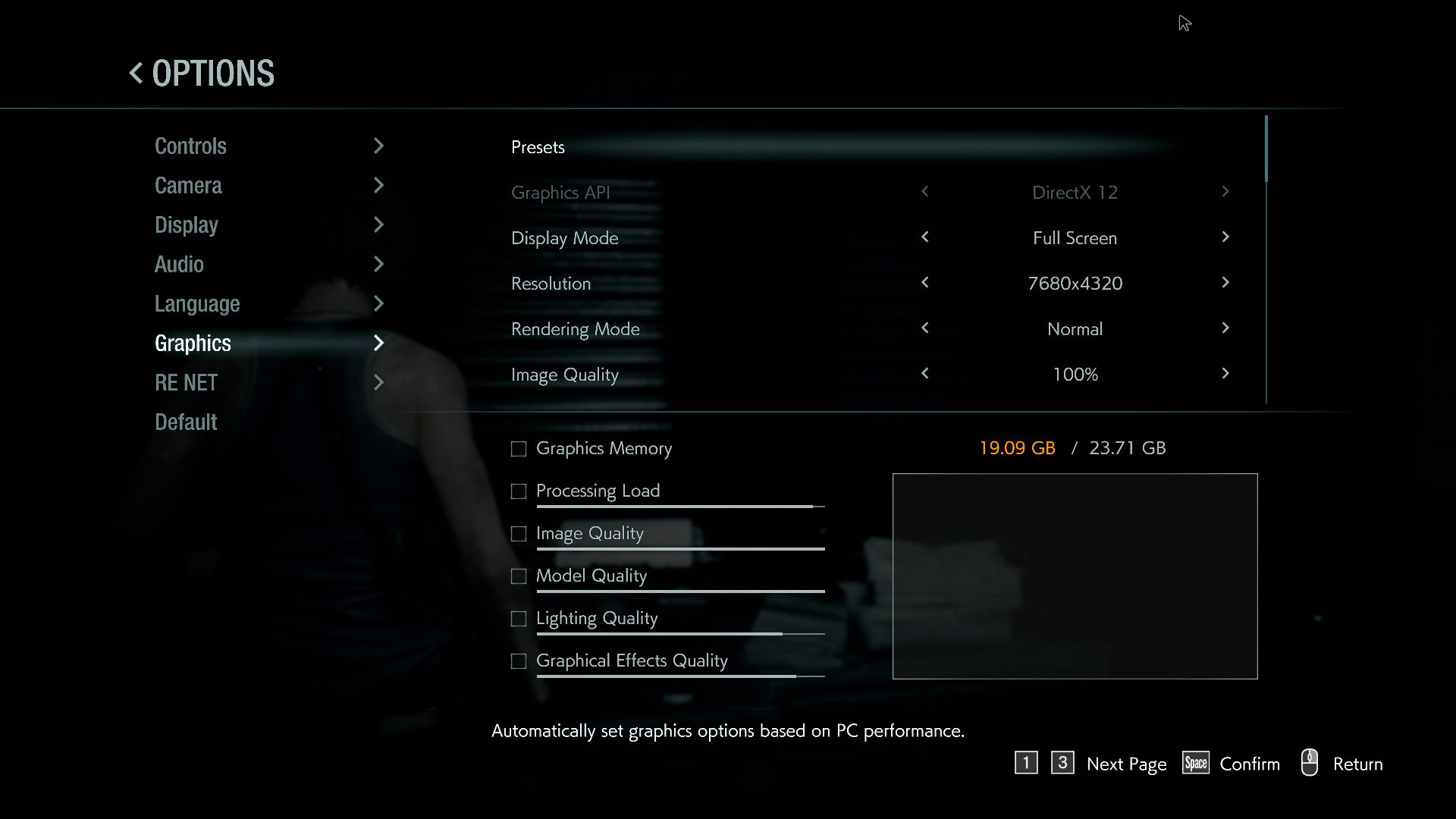This screenshot has width=1456, height=819.
Task: Click the "3" key icon for Next Page
Action: [x=1062, y=764]
